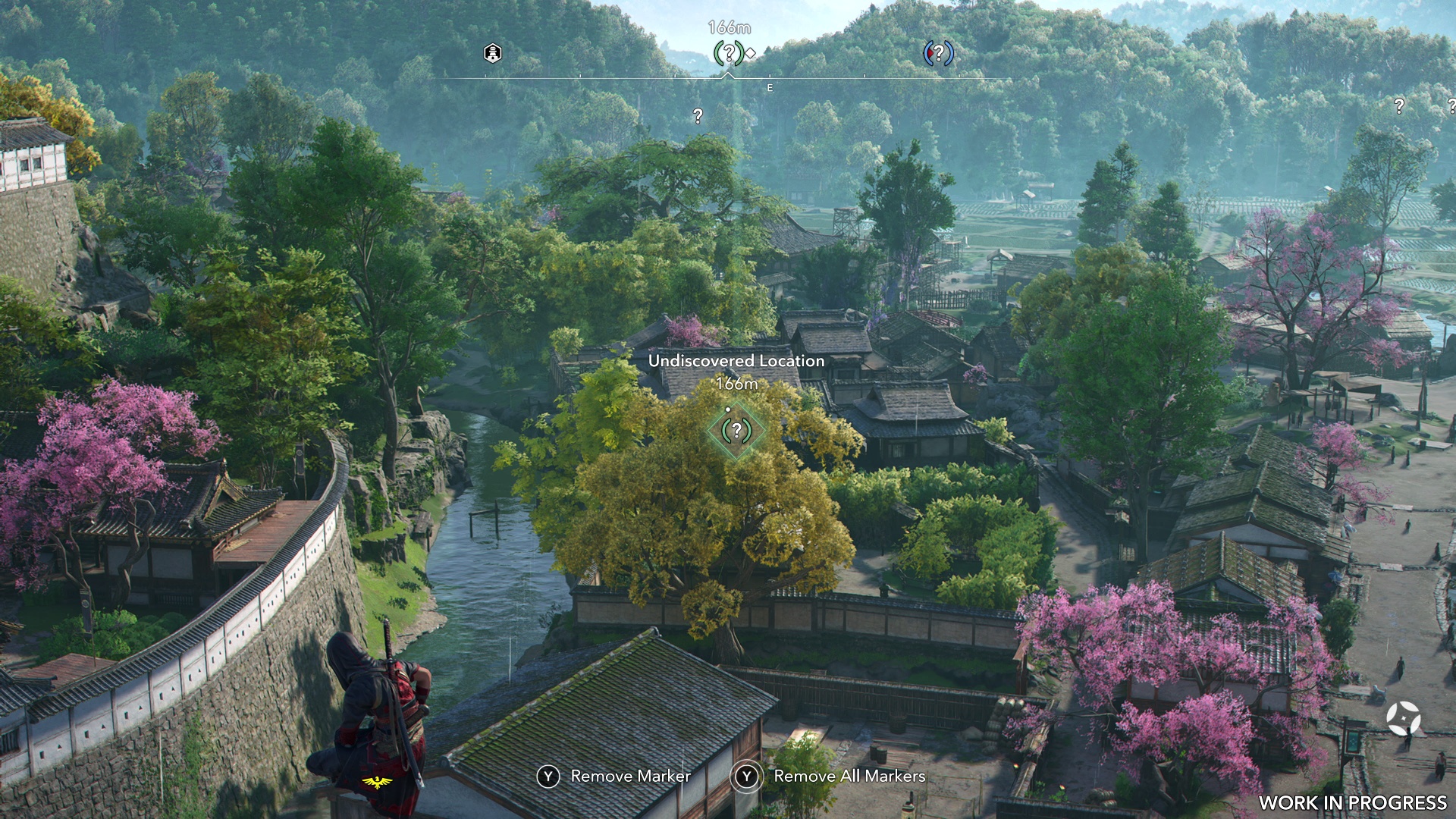Activate the shuriken tool icon
The height and width of the screenshot is (819, 1456).
pos(1403,717)
